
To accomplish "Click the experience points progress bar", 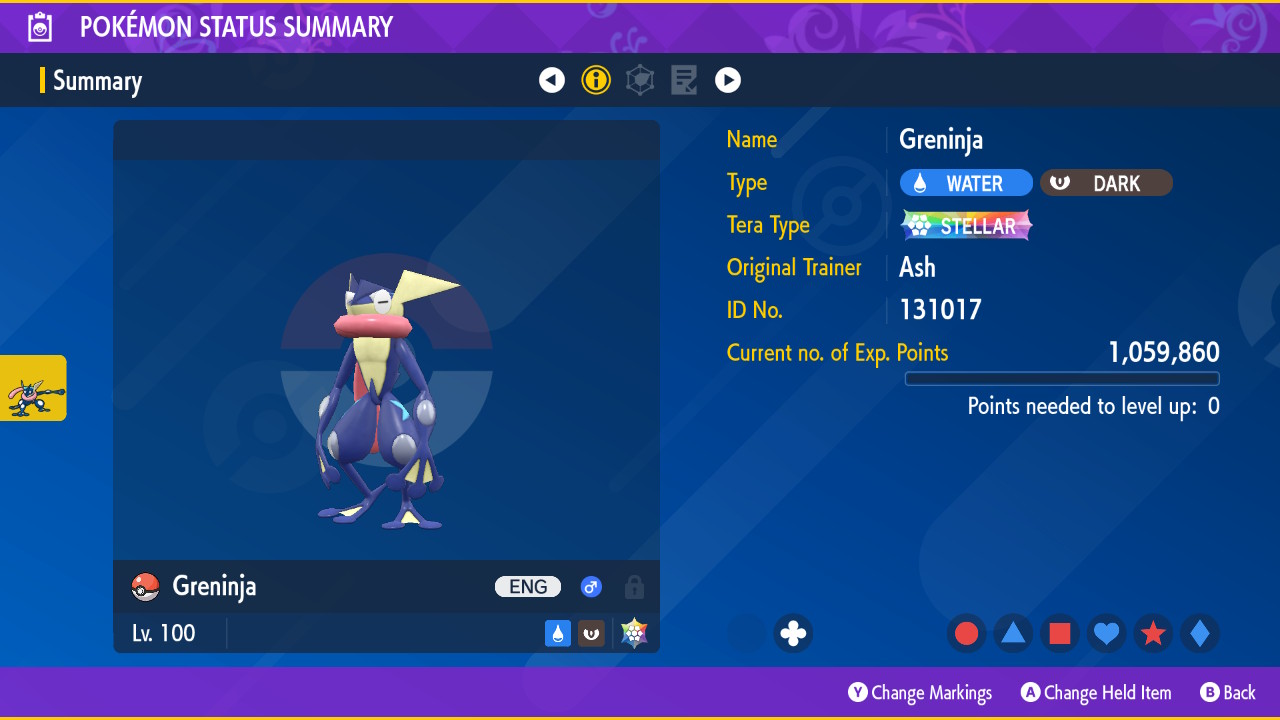I will tap(1061, 378).
